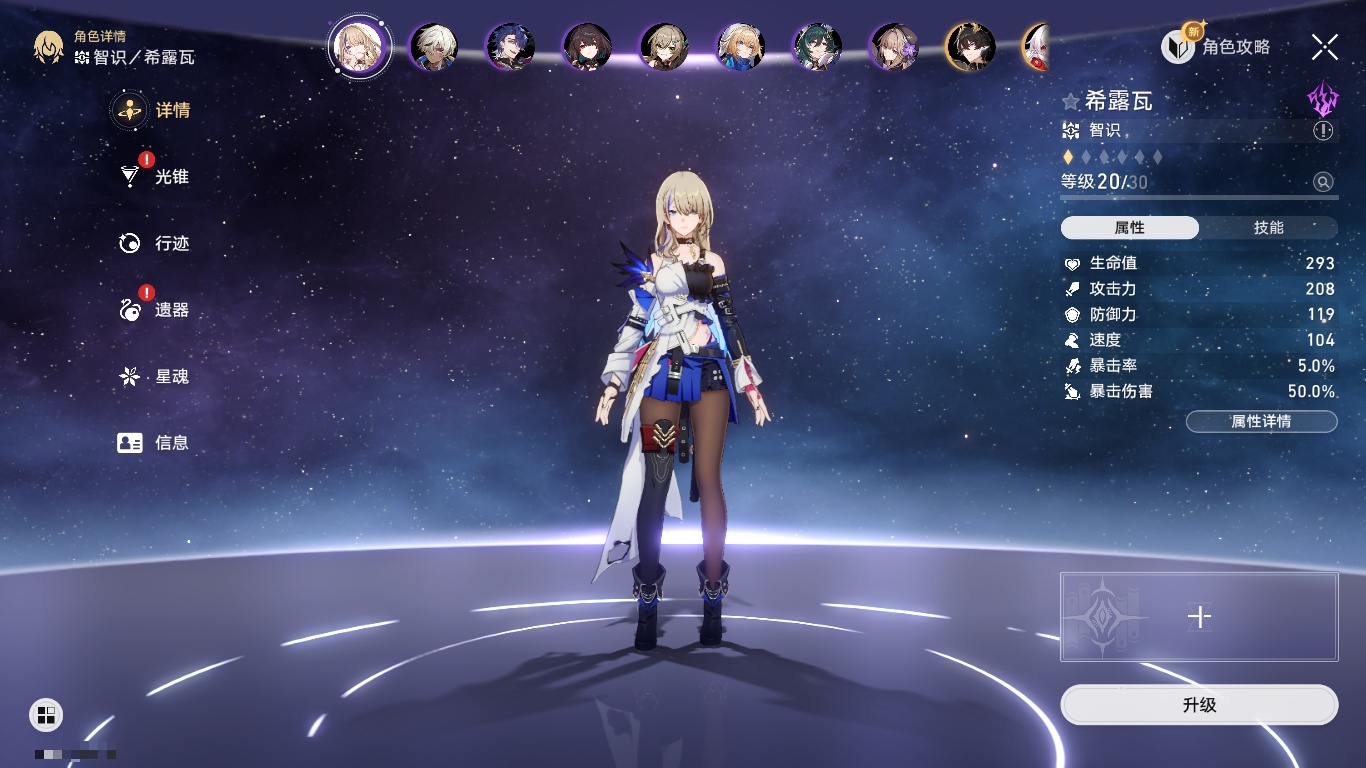The image size is (1366, 768).
Task: Choose the green-haired character portrait
Action: coord(817,47)
